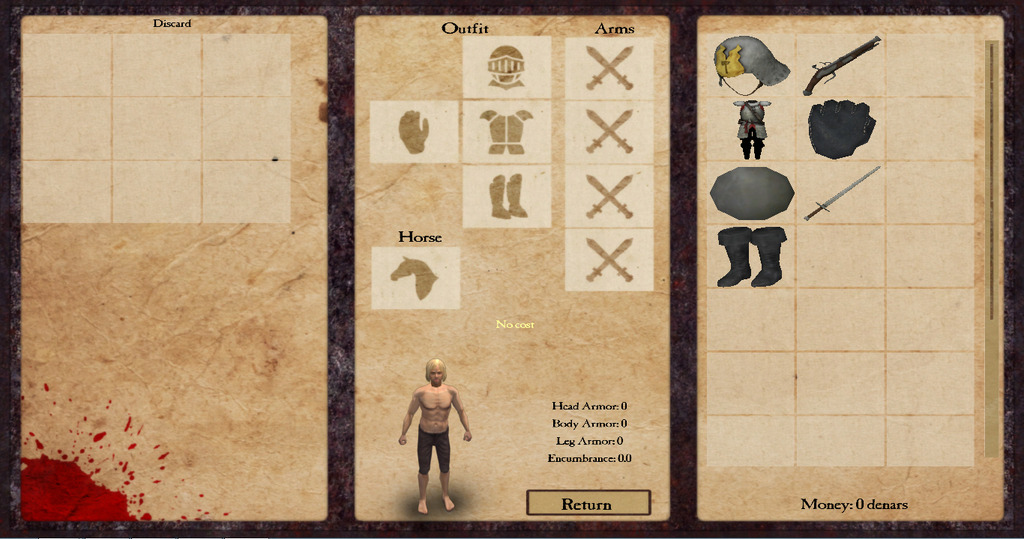
Task: Click the inventory scrollbar
Action: [x=991, y=248]
